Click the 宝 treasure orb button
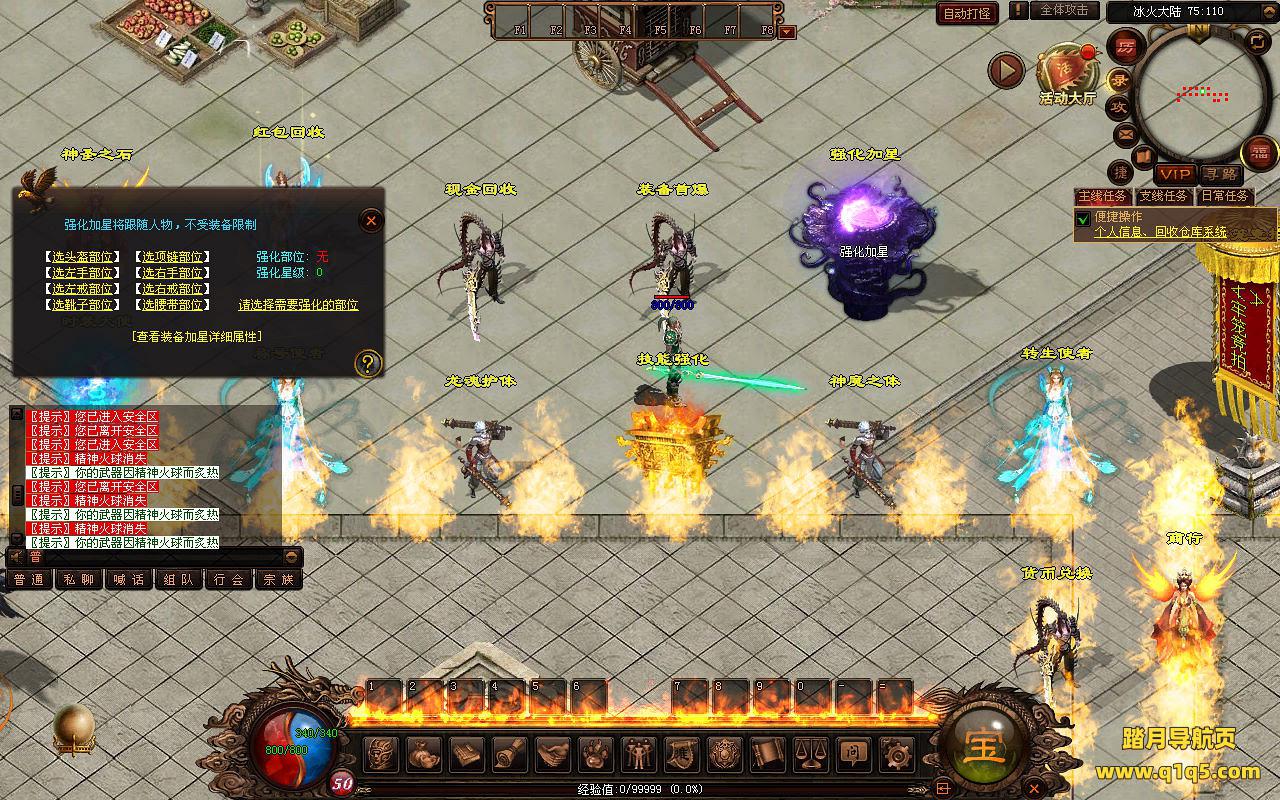 pyautogui.click(x=983, y=746)
